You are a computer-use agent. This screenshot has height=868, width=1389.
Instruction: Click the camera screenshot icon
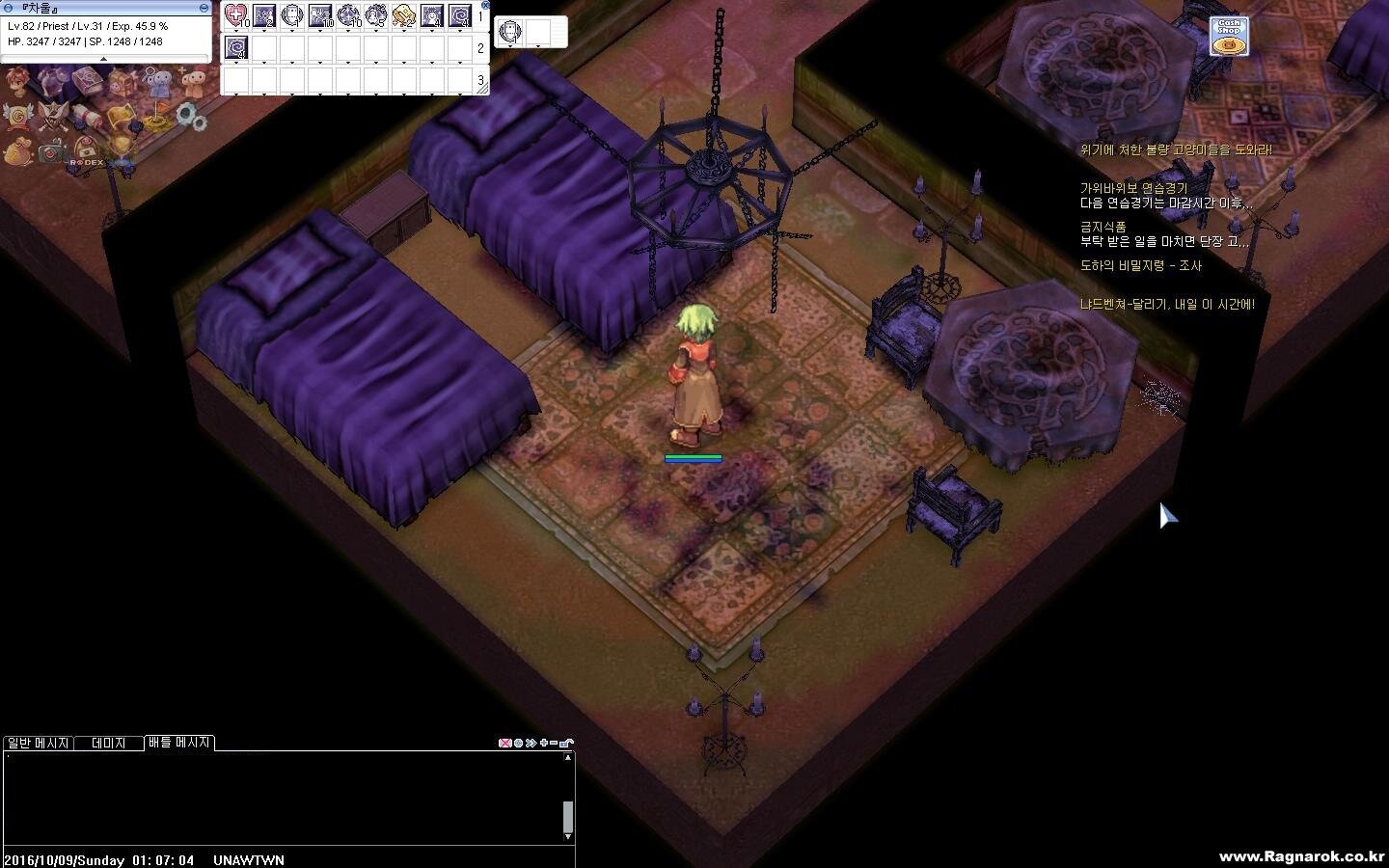(x=51, y=152)
